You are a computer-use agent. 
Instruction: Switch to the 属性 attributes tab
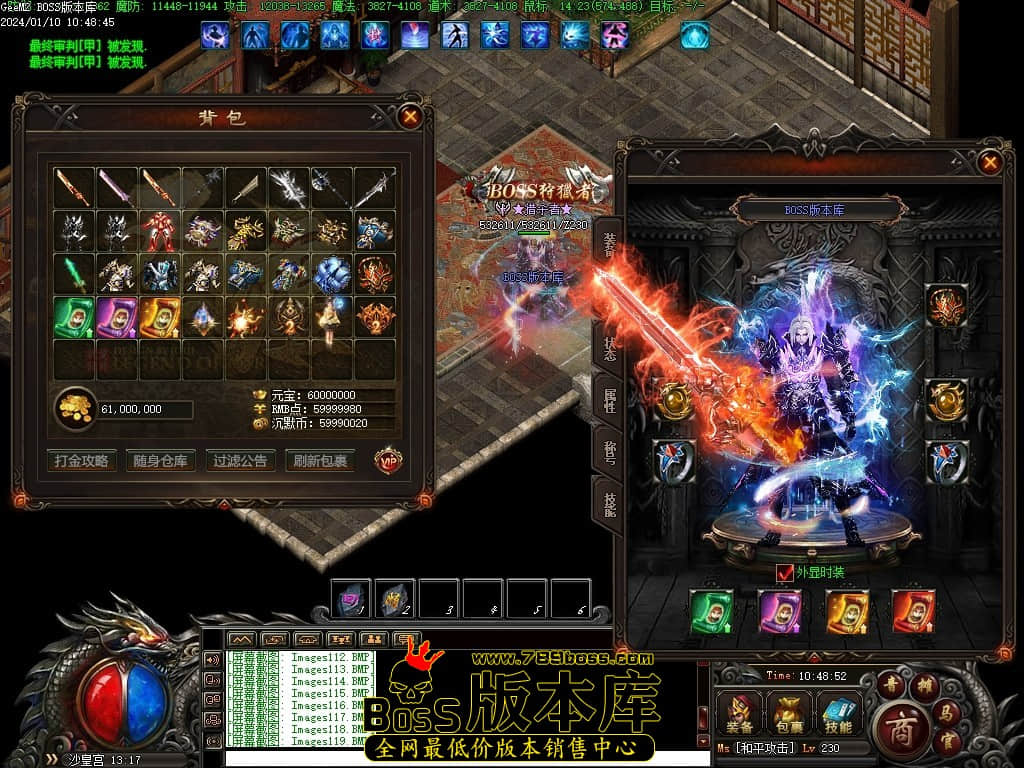tap(608, 401)
